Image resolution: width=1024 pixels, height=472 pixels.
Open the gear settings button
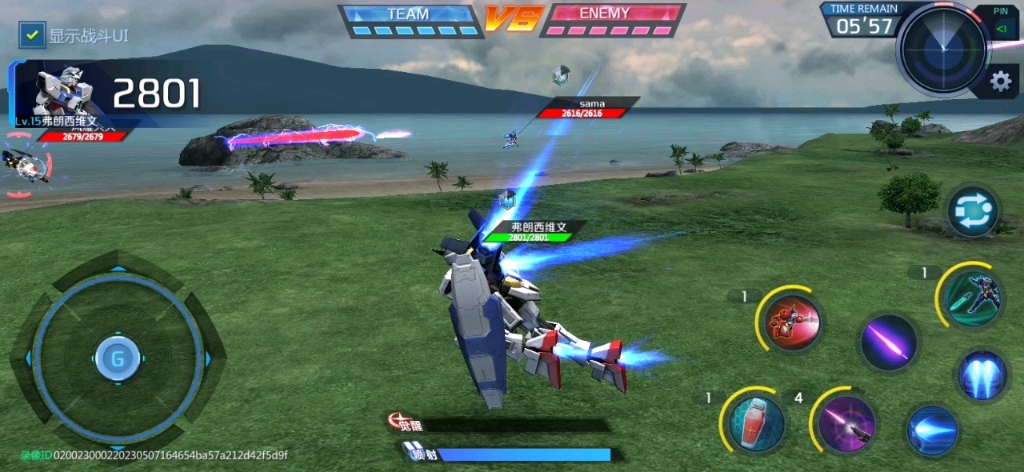(997, 82)
